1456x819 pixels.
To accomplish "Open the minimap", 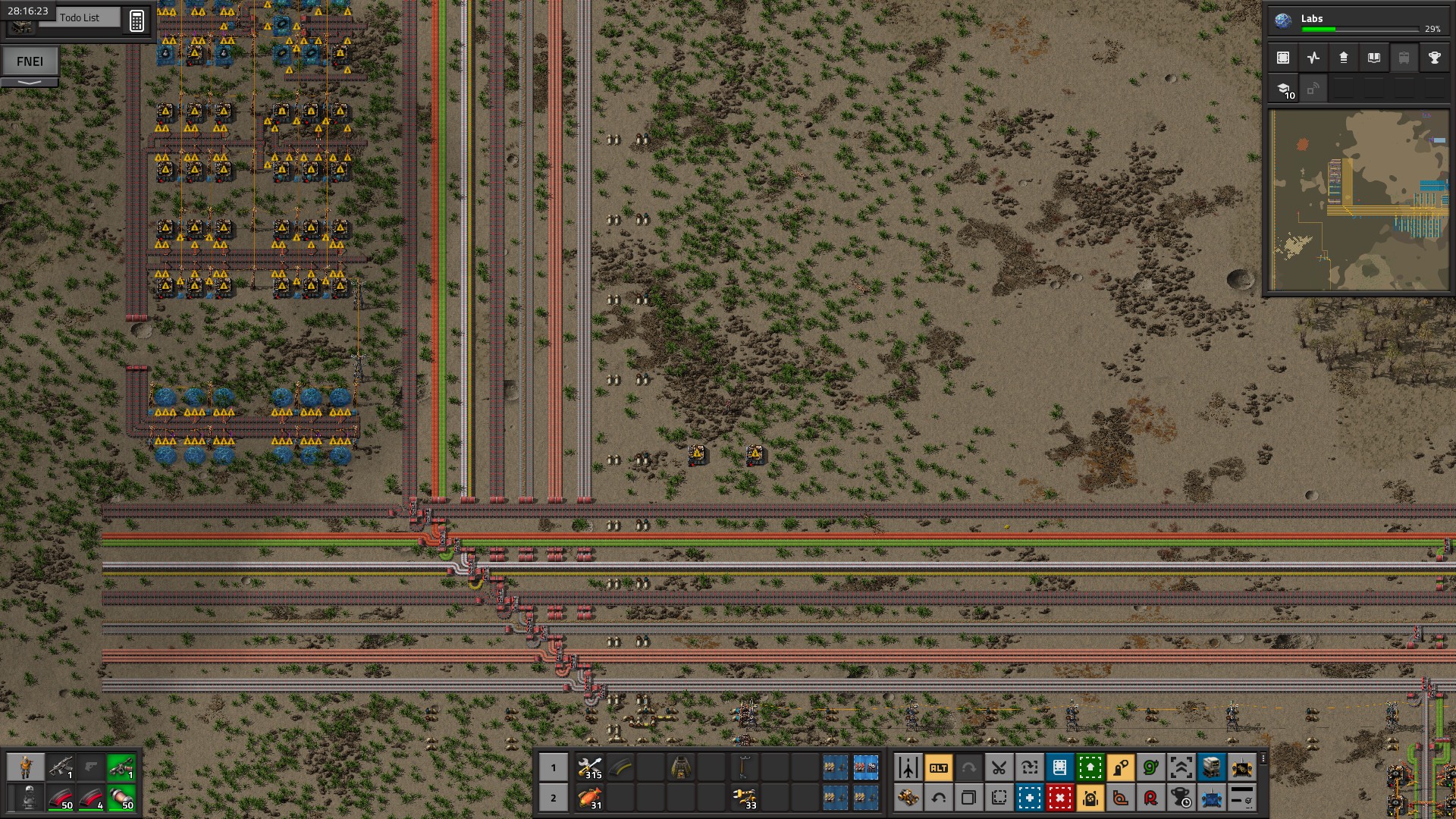I will [1359, 200].
